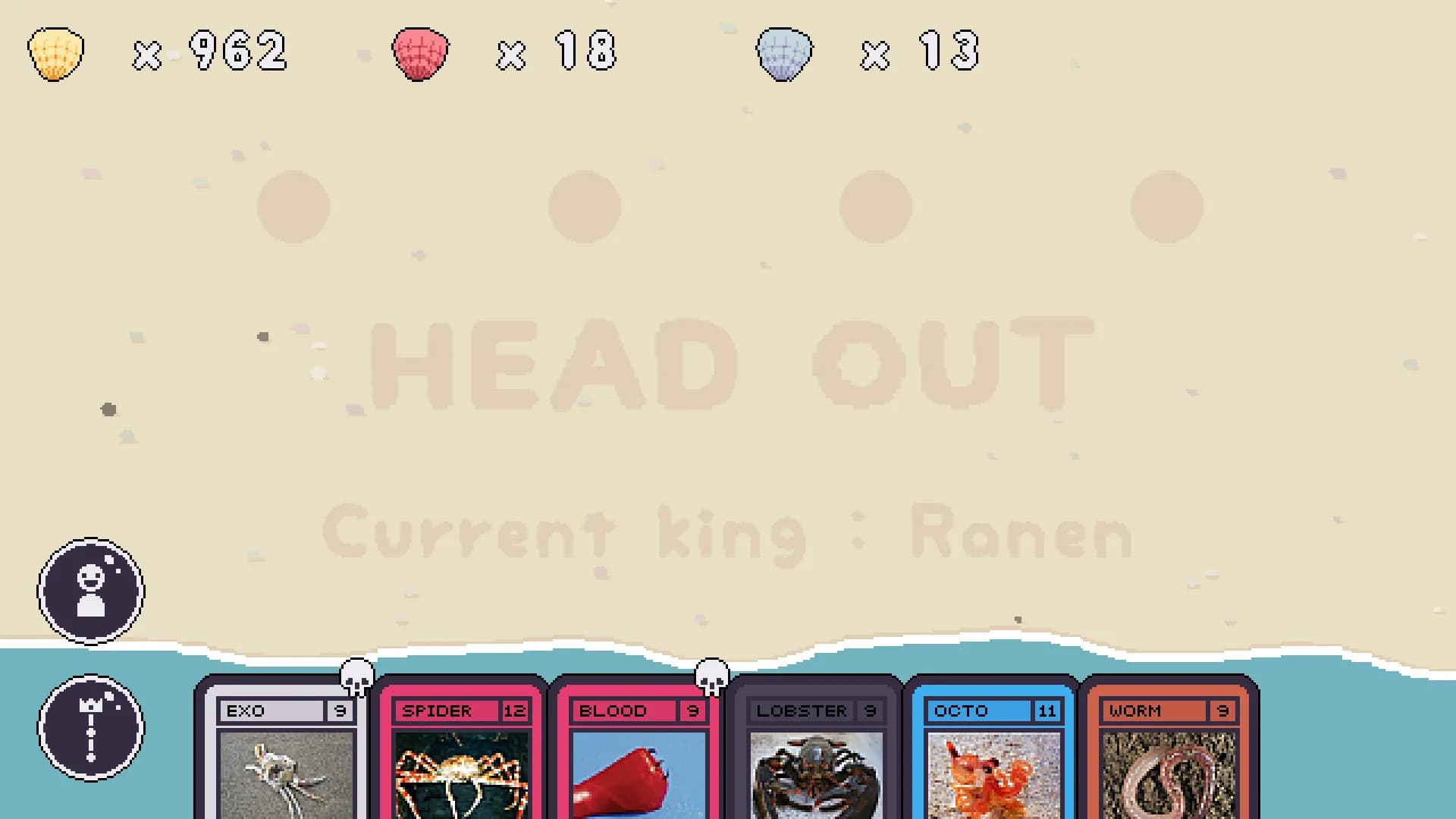Image resolution: width=1456 pixels, height=819 pixels.
Task: Open the player profile icon
Action: 90,592
